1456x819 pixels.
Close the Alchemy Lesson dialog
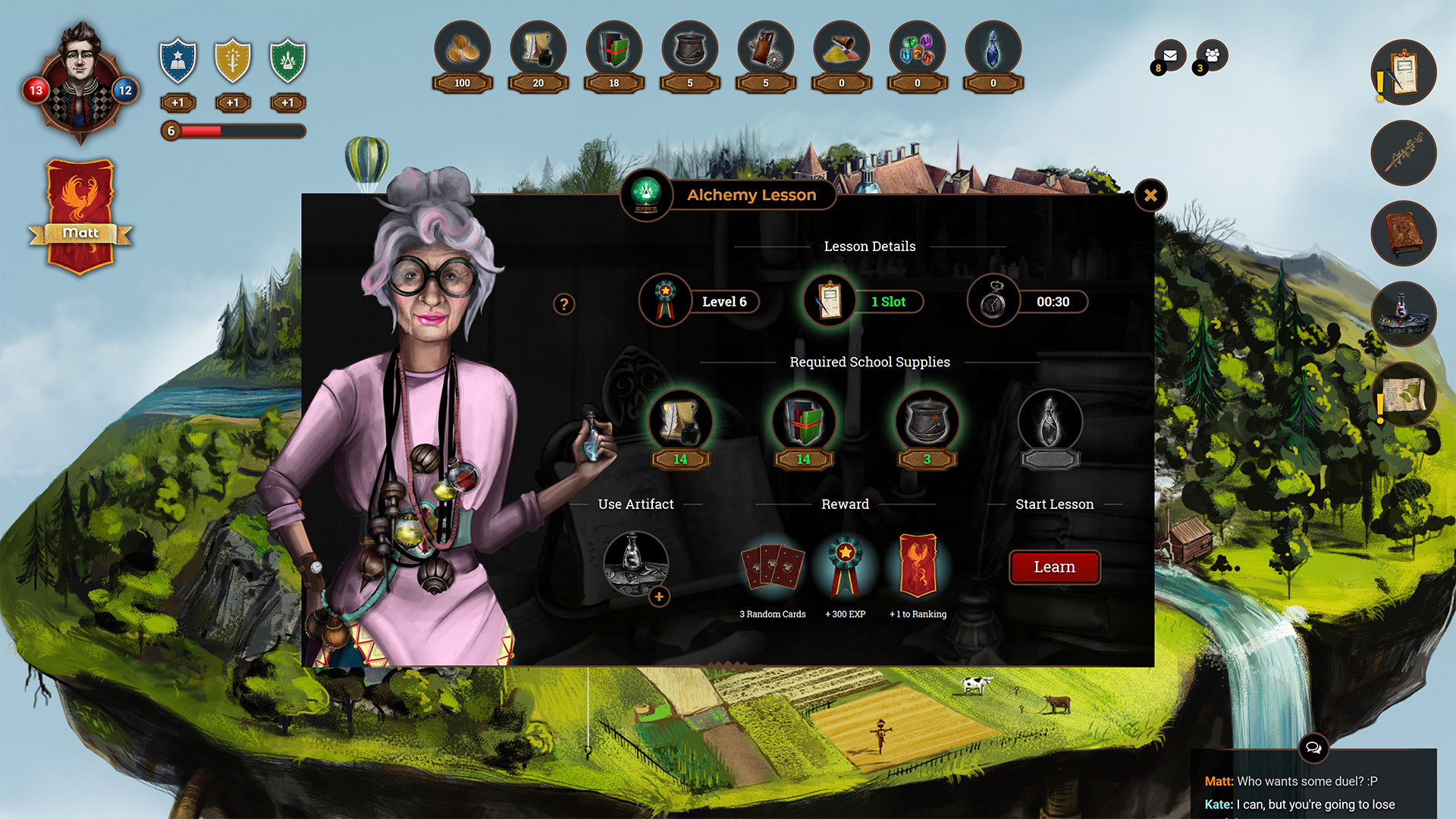tap(1151, 196)
